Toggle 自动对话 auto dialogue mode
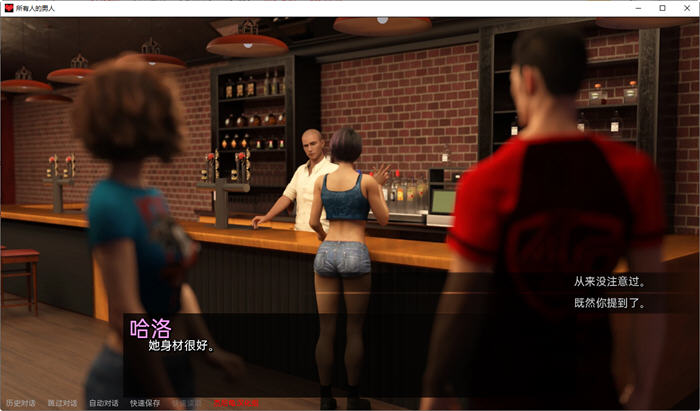The width and height of the screenshot is (700, 411). [103, 403]
